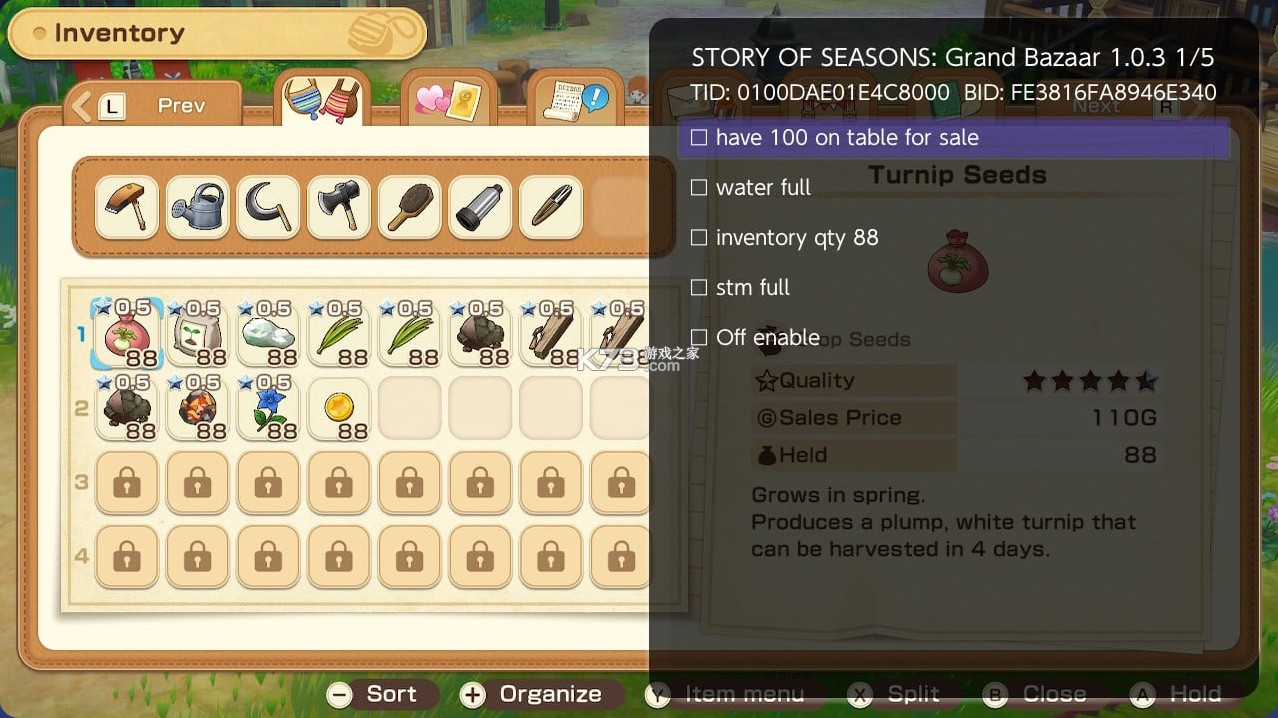Tick the "inventory qty 88" checkbox
Image resolution: width=1278 pixels, height=718 pixels.
coord(699,237)
